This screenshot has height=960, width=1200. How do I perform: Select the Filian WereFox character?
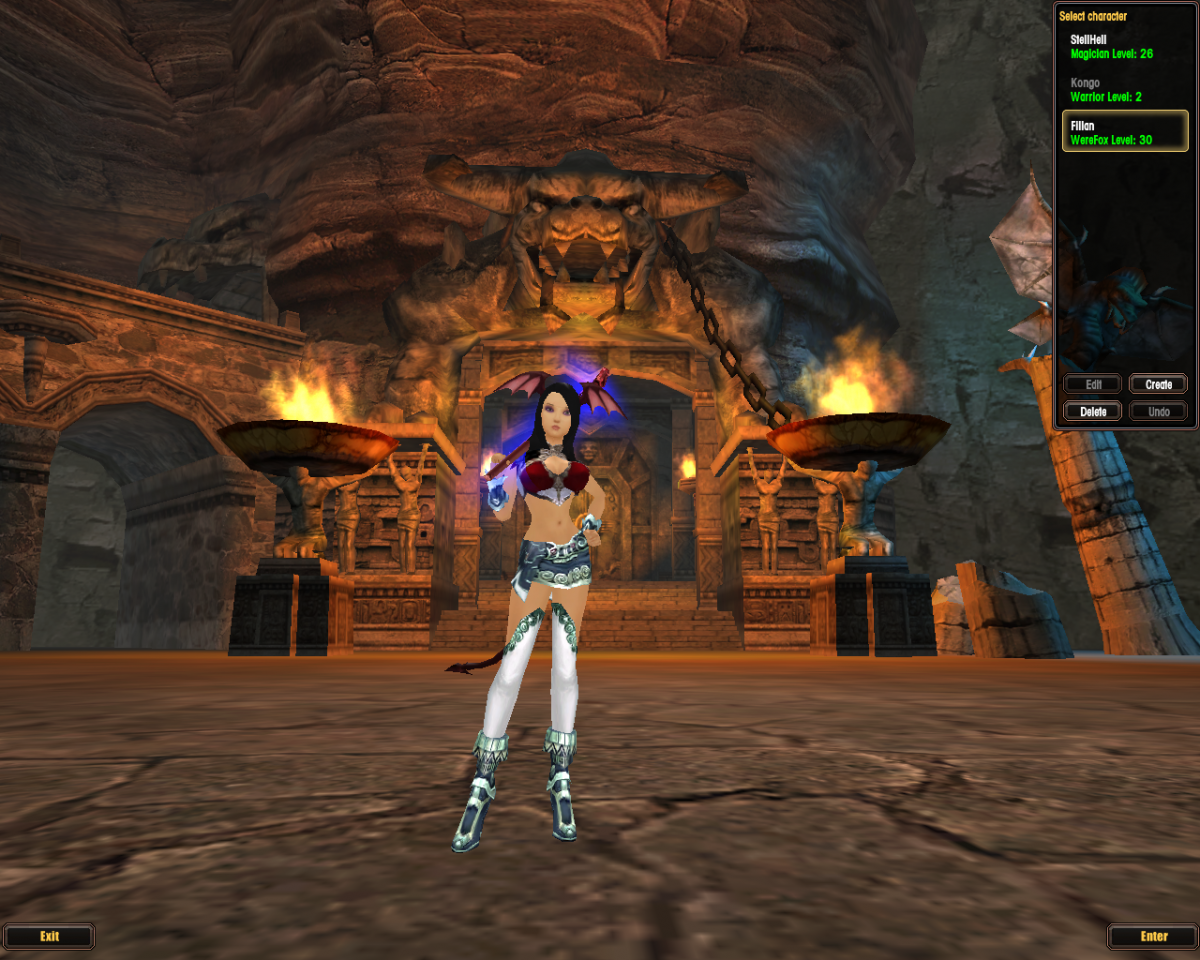(1124, 133)
